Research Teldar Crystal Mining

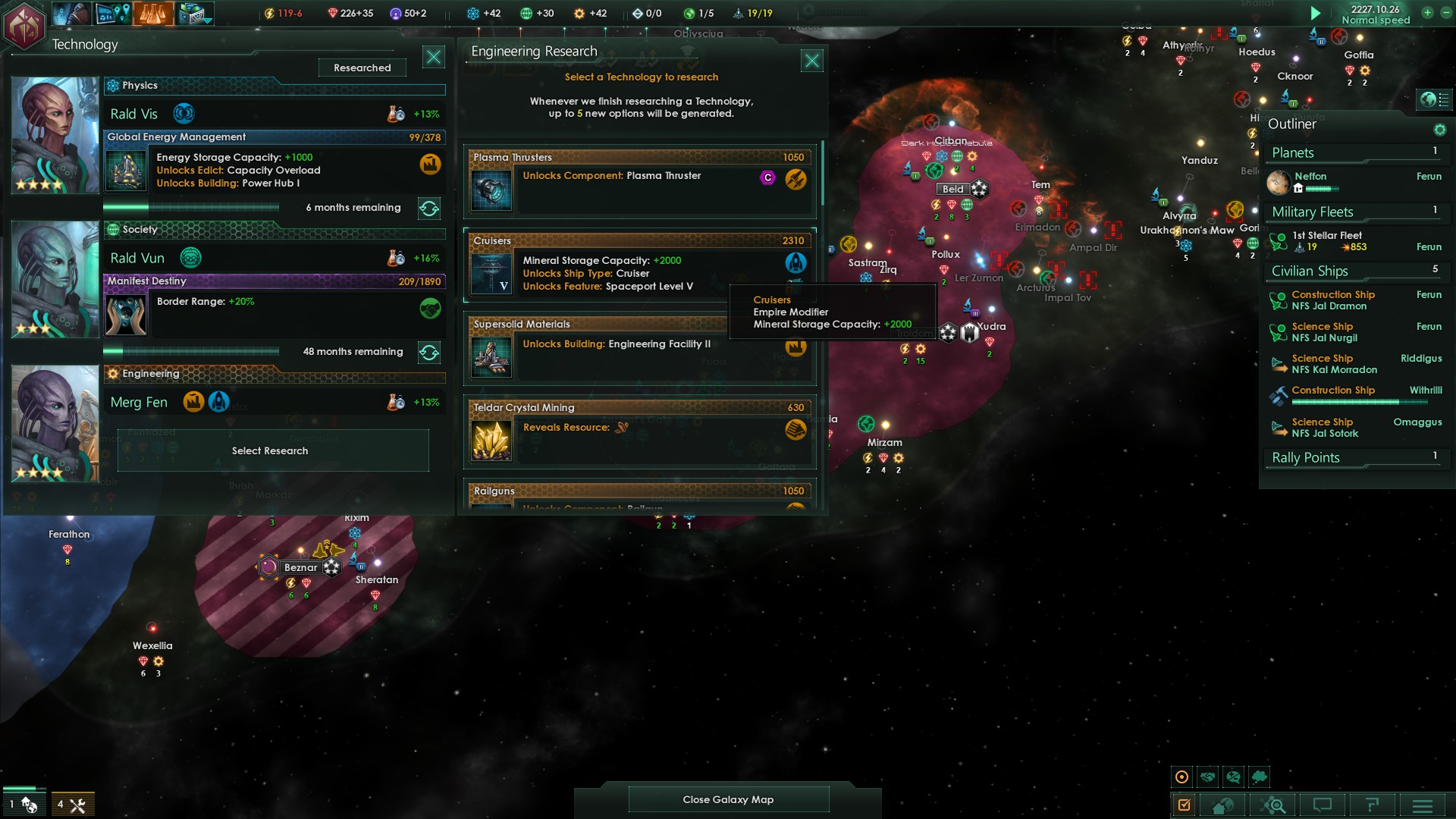tap(639, 432)
